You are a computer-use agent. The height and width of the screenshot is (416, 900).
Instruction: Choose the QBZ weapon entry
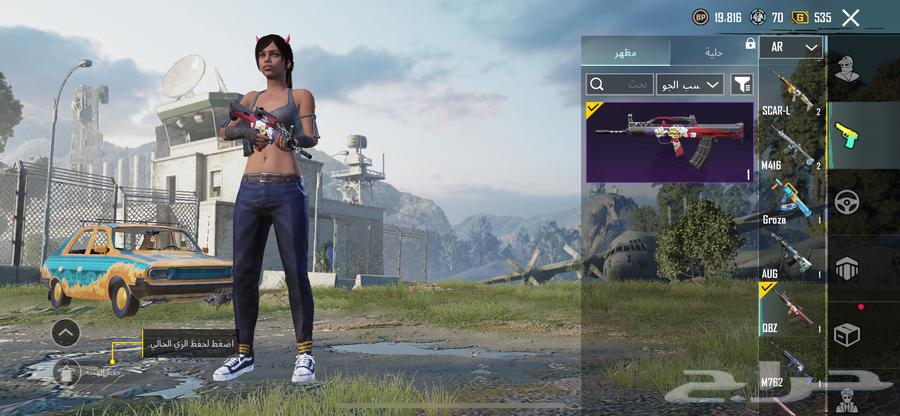pyautogui.click(x=790, y=309)
